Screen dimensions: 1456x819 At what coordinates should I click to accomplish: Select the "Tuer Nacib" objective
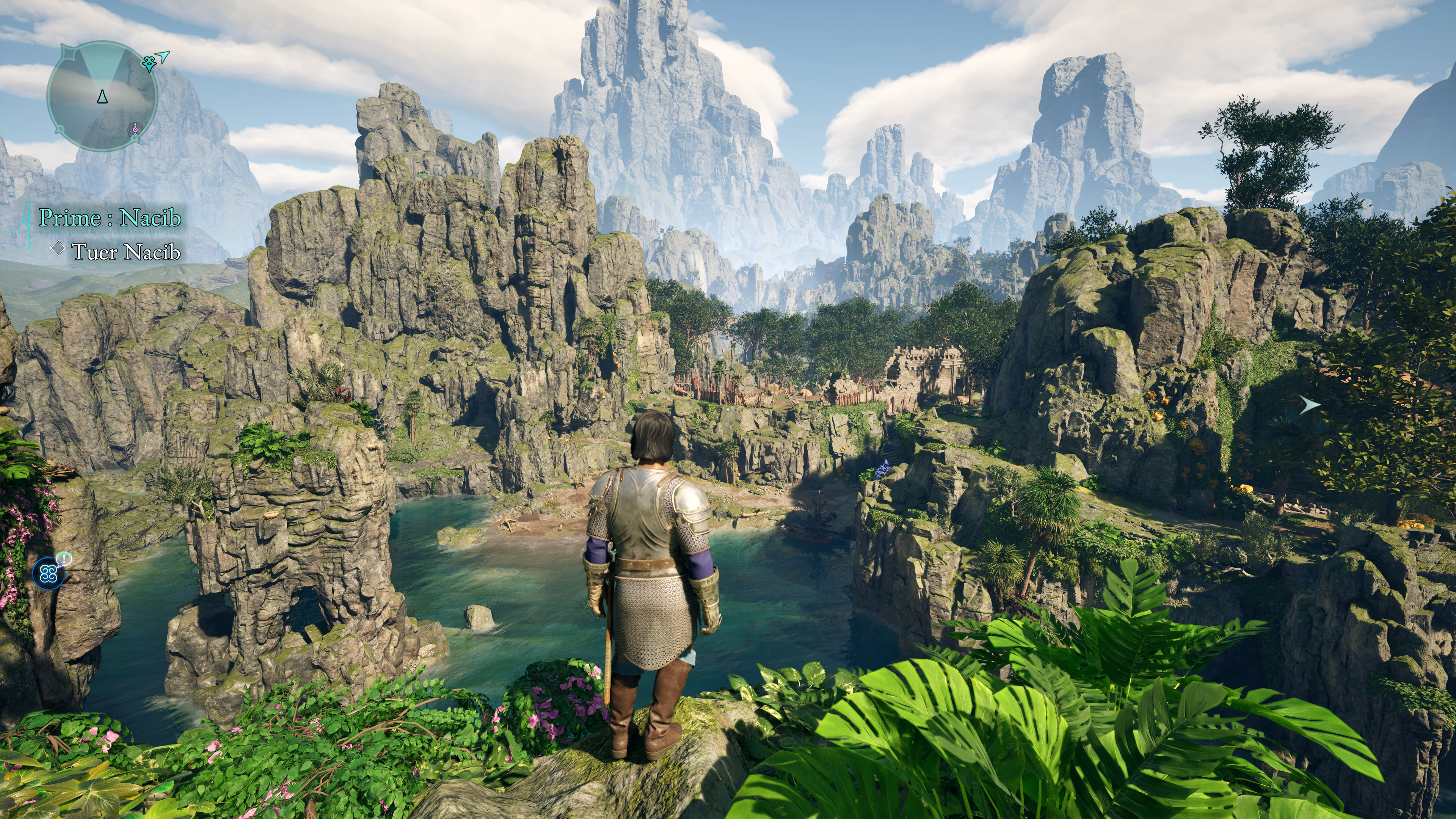click(x=126, y=251)
